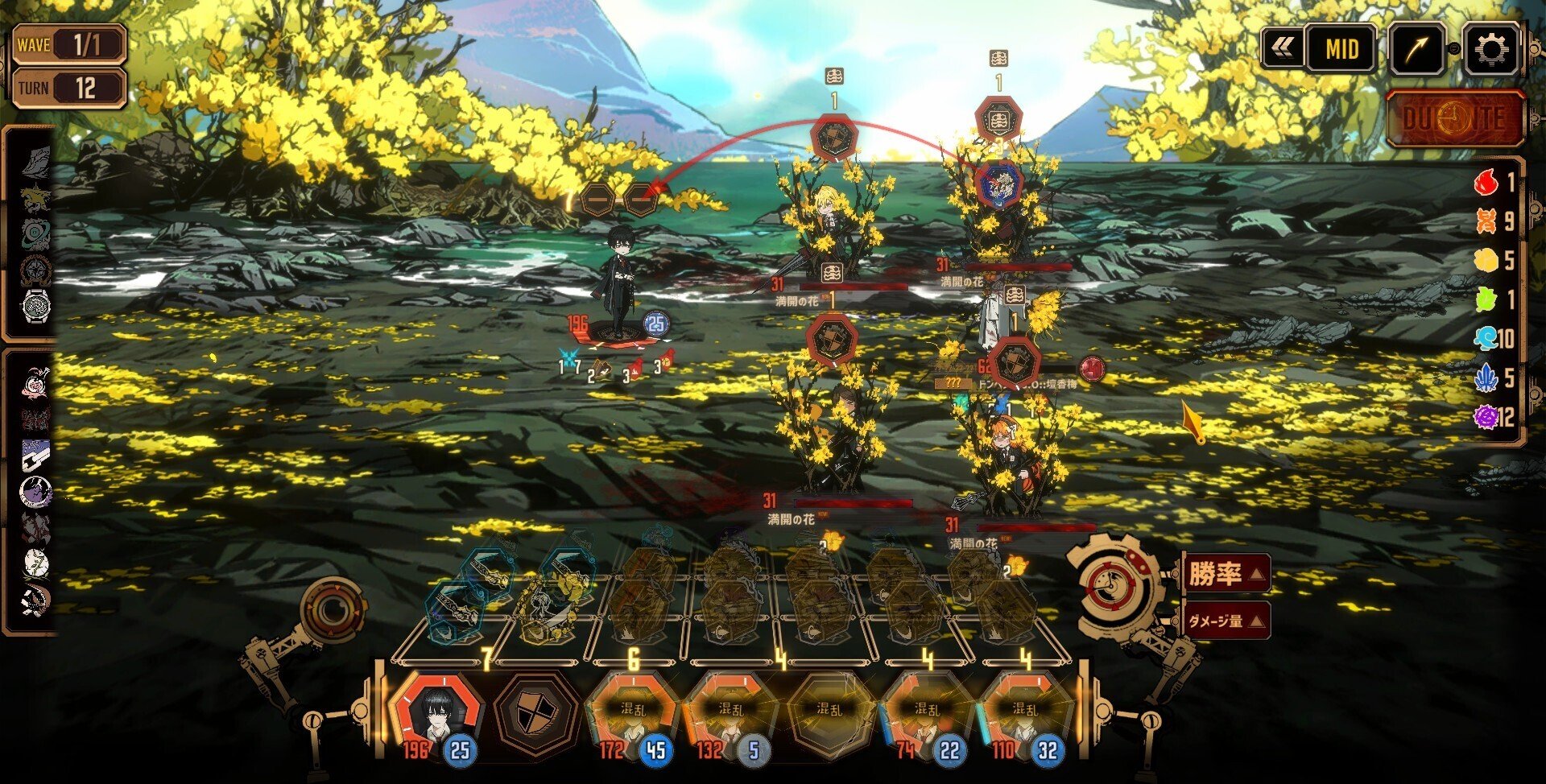Click the wristwatch gift icon
This screenshot has width=1546, height=784.
coord(36,307)
